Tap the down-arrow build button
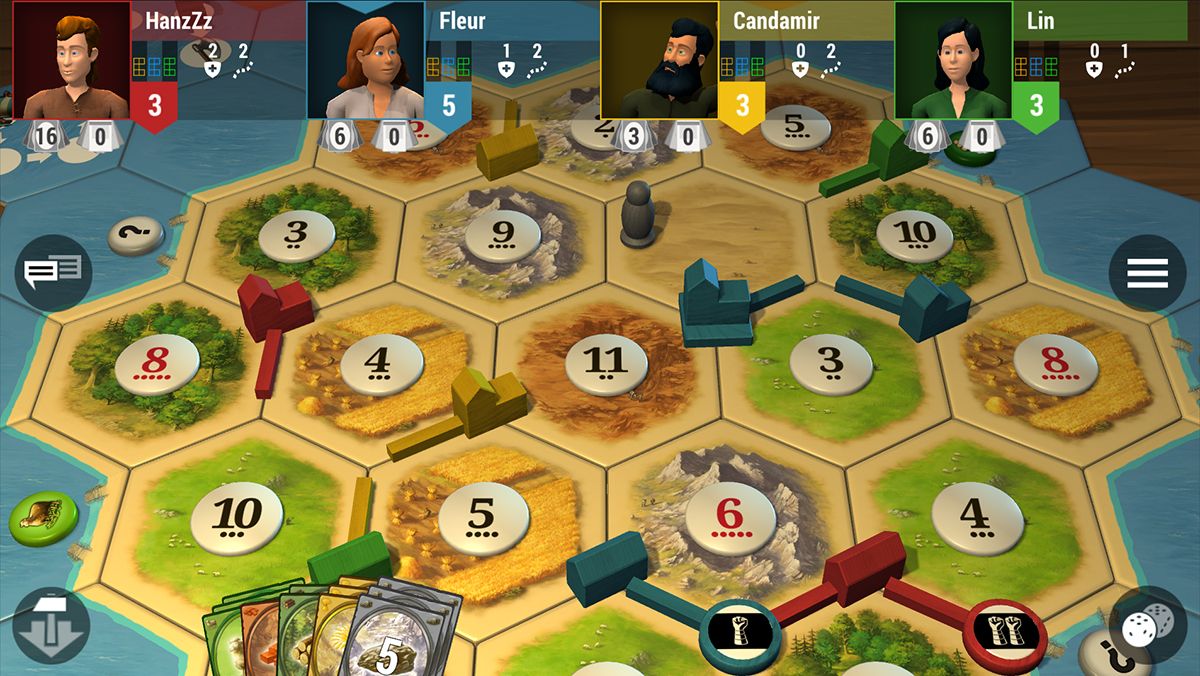The image size is (1200, 676). tap(51, 626)
